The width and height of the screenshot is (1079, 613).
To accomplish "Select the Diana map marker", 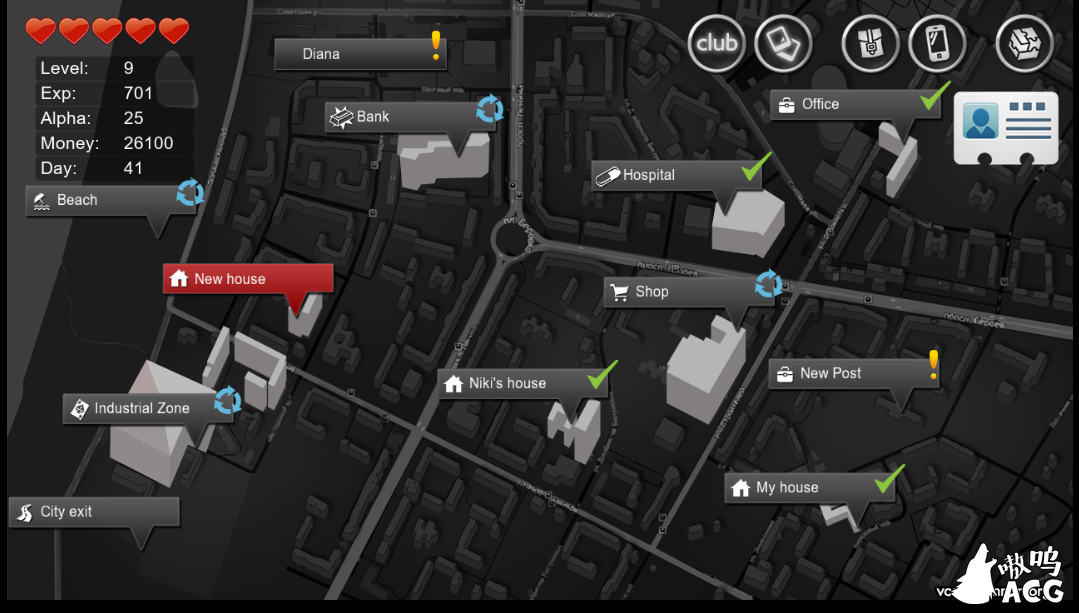I will coord(359,54).
